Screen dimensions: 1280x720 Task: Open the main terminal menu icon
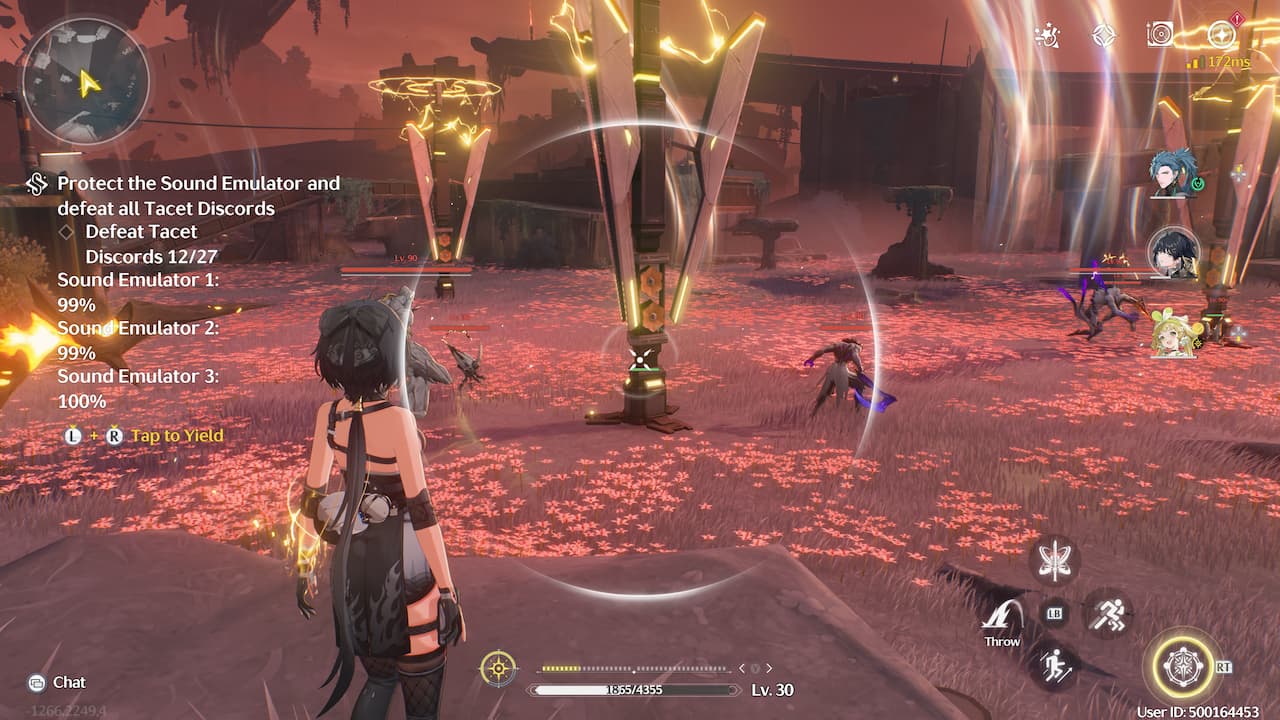coord(1221,36)
